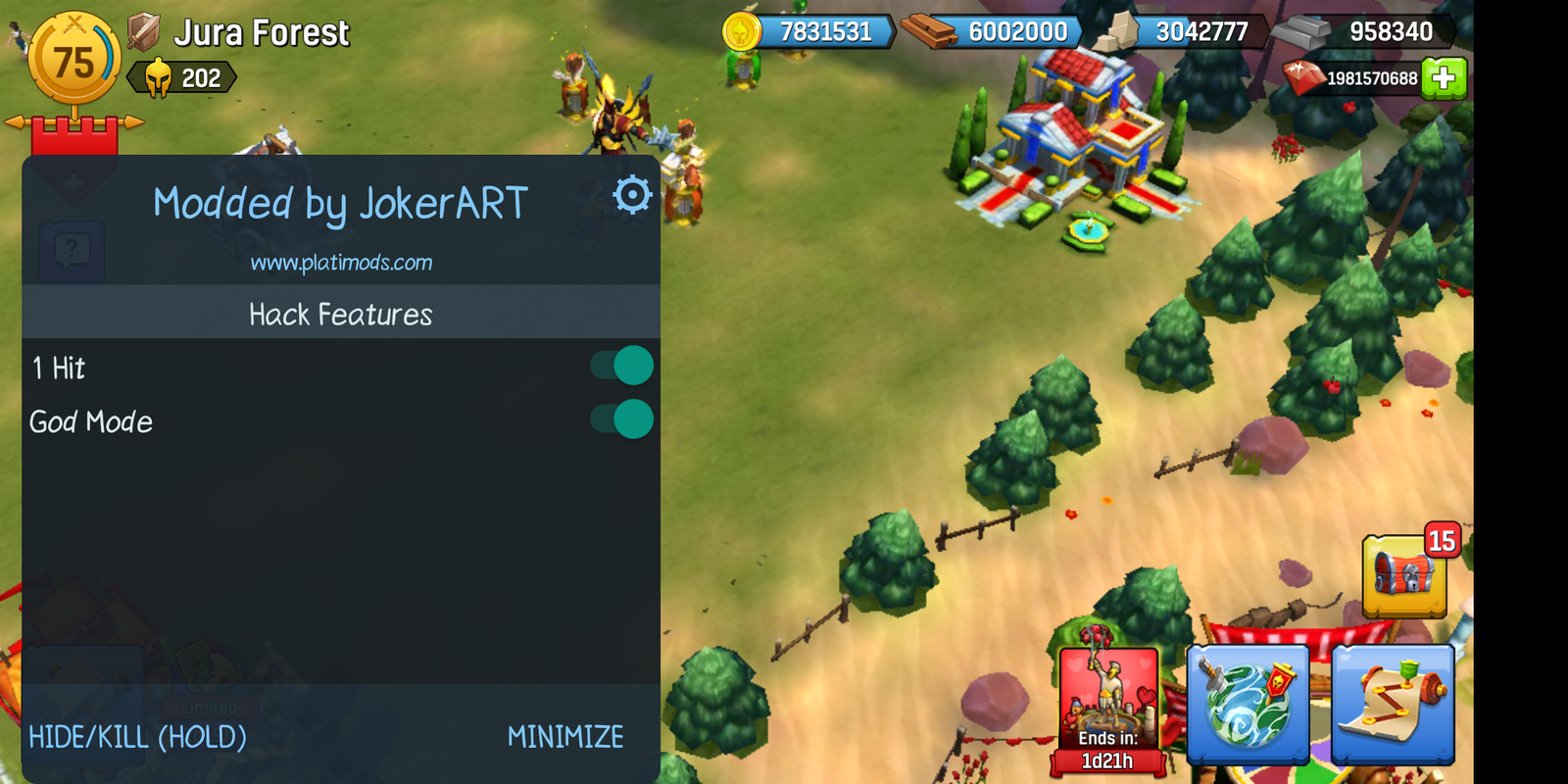Select the MINIMIZE option
1568x784 pixels.
coord(566,736)
